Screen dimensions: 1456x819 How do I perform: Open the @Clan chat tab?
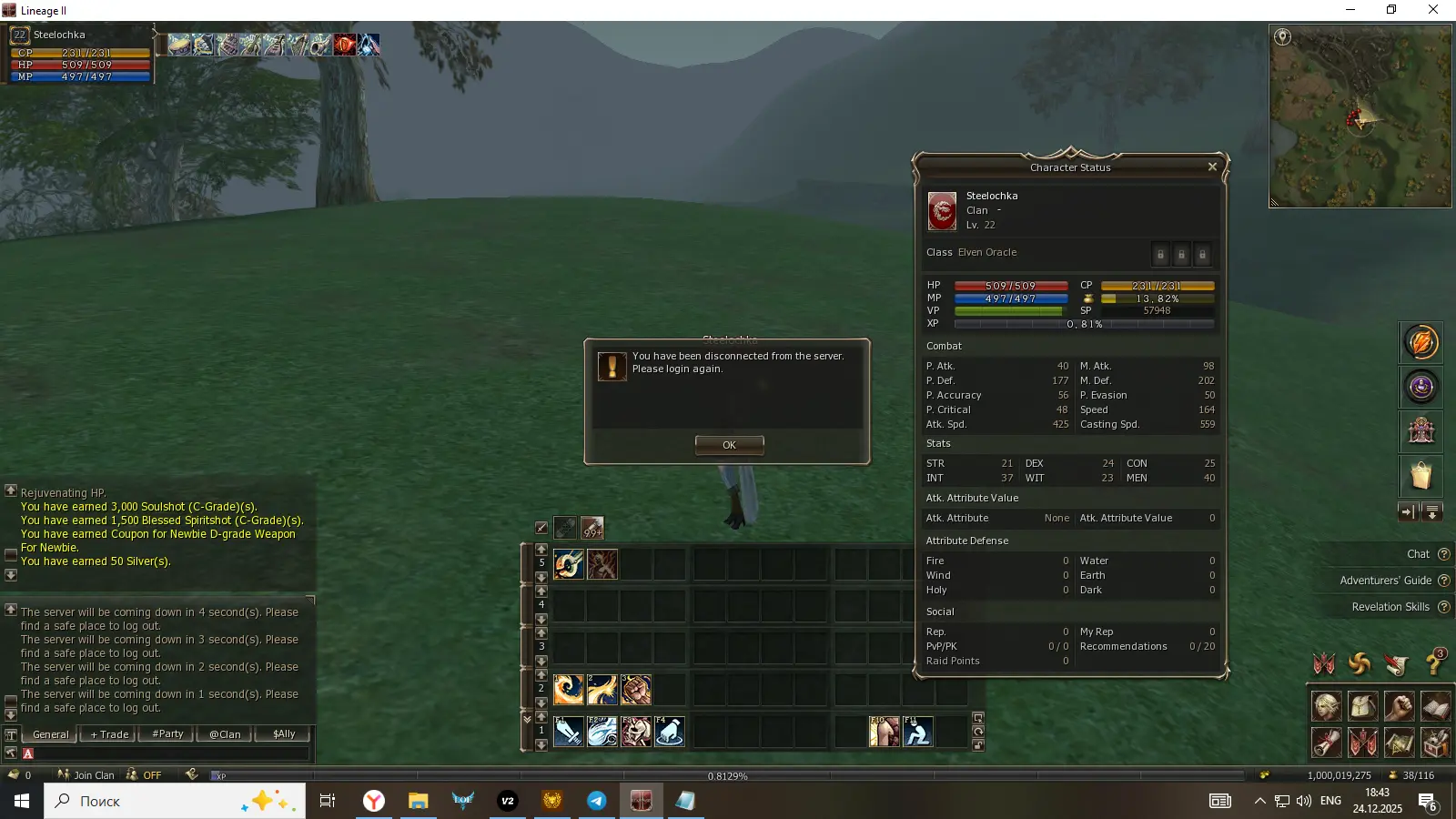pyautogui.click(x=225, y=734)
